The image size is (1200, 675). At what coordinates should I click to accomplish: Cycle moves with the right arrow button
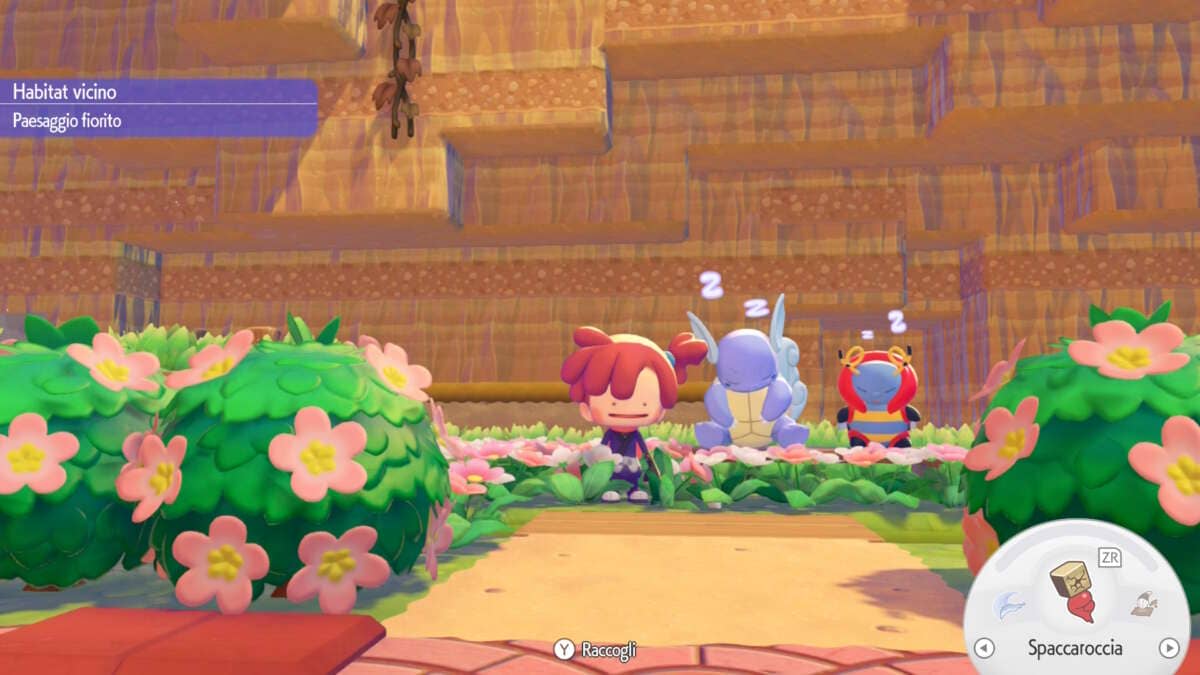pyautogui.click(x=1168, y=648)
